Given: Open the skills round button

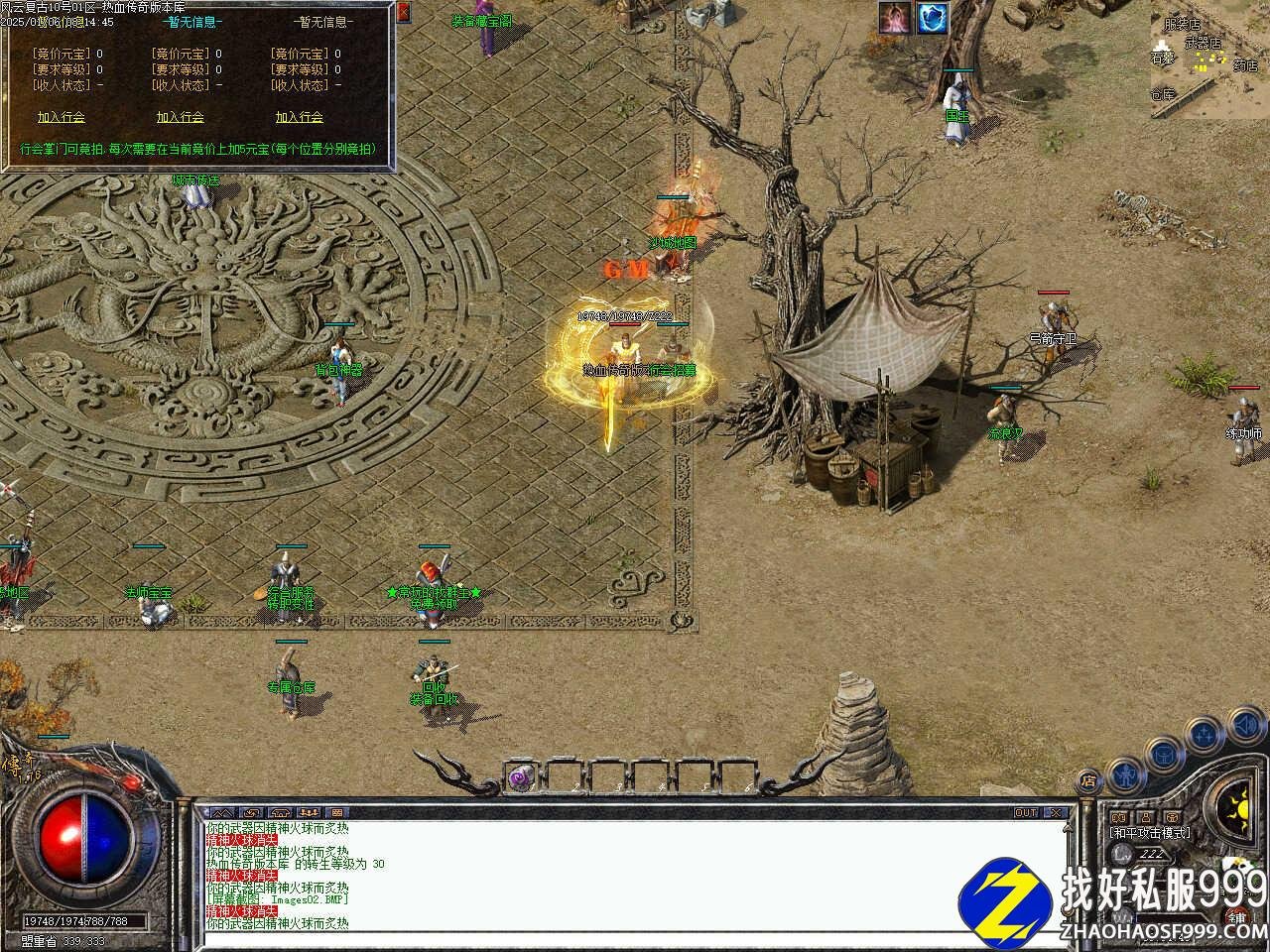Looking at the screenshot, I should coord(1204,735).
